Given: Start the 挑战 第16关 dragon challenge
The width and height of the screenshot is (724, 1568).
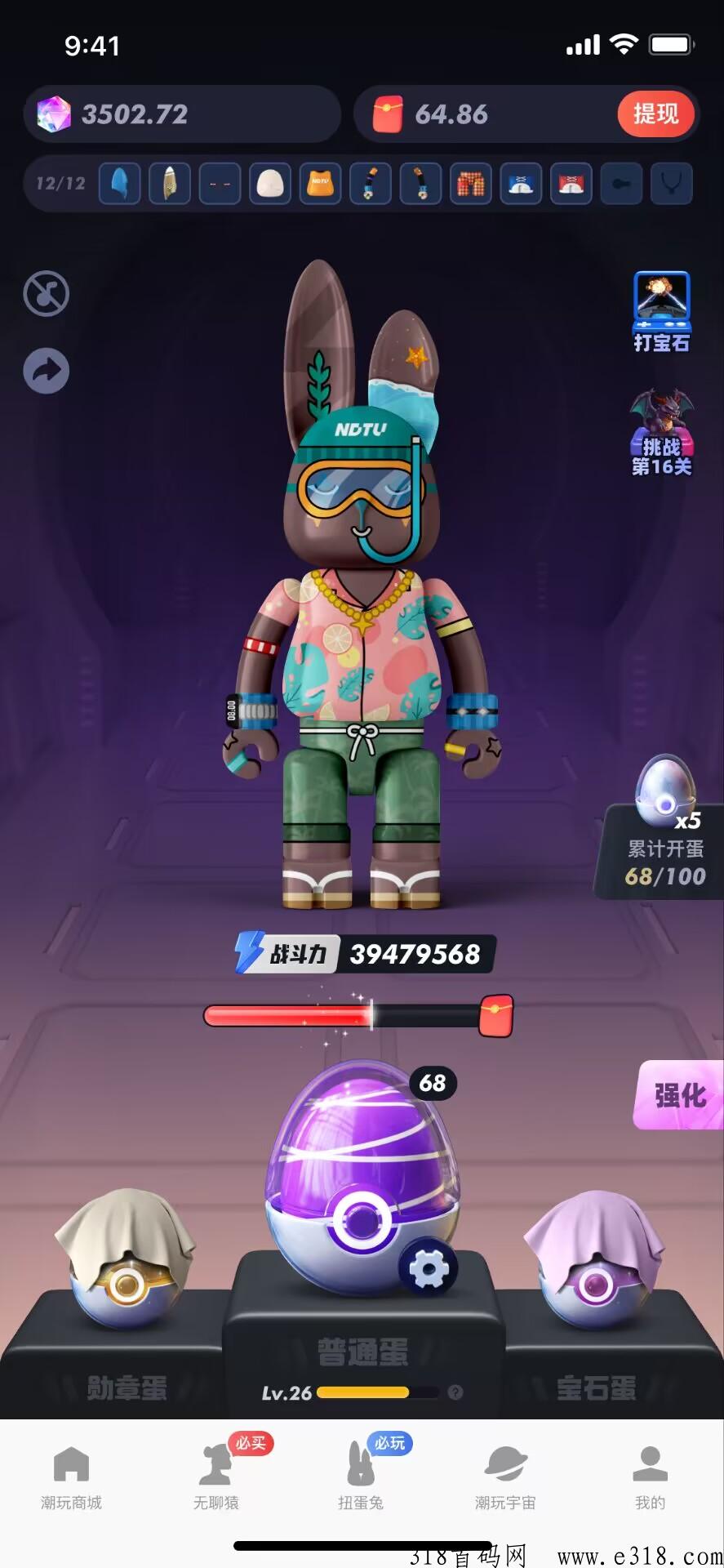Looking at the screenshot, I should point(662,433).
